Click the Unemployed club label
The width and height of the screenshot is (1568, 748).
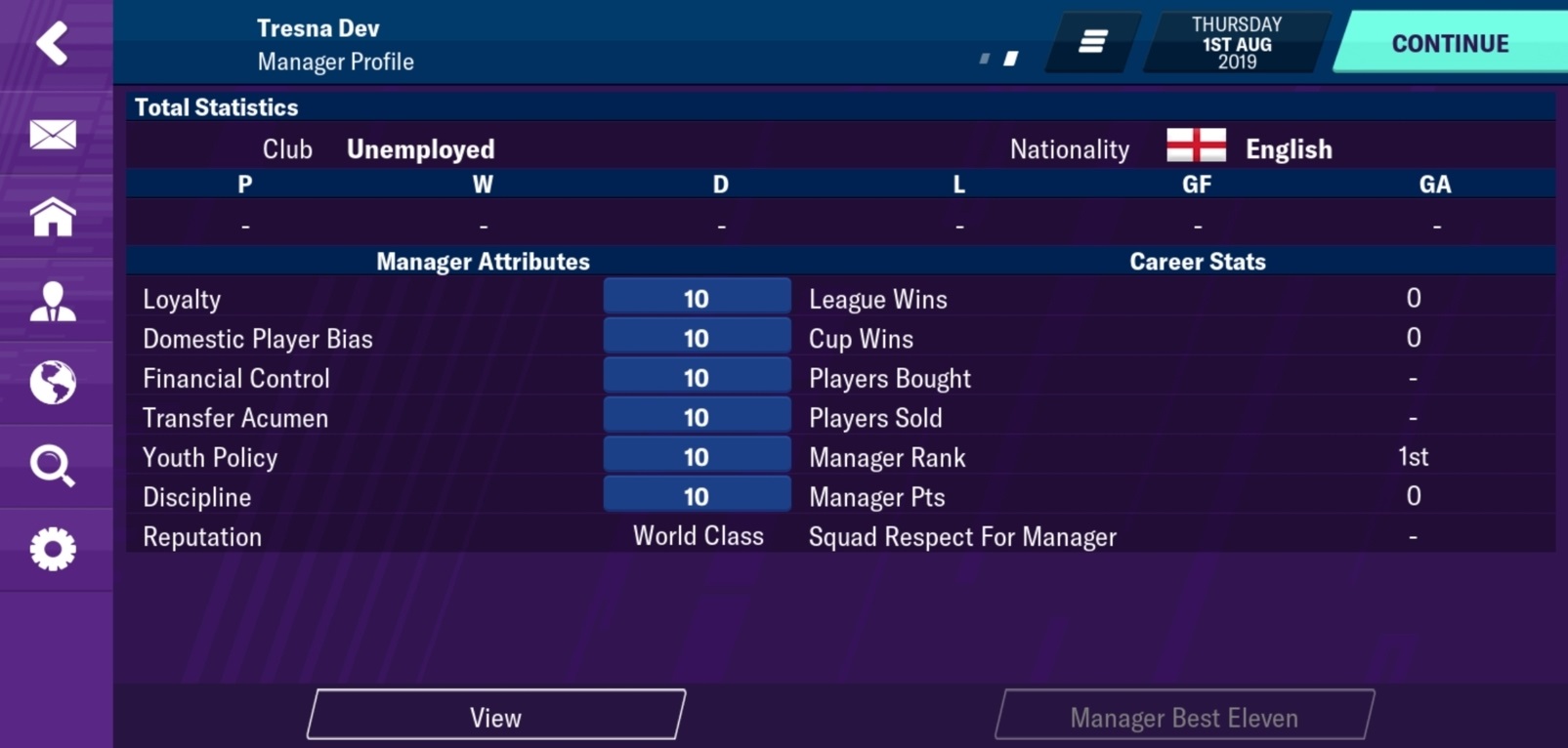[420, 148]
